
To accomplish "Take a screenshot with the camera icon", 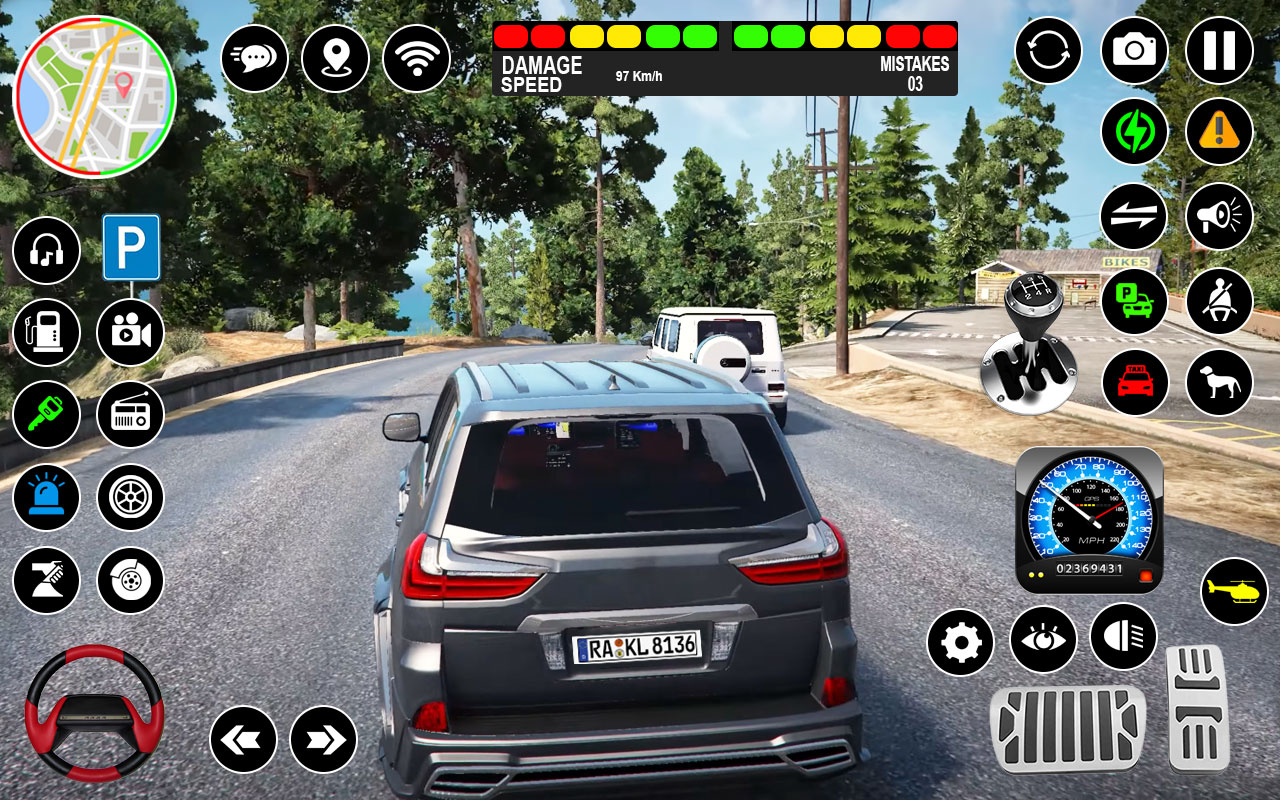I will tap(1134, 51).
